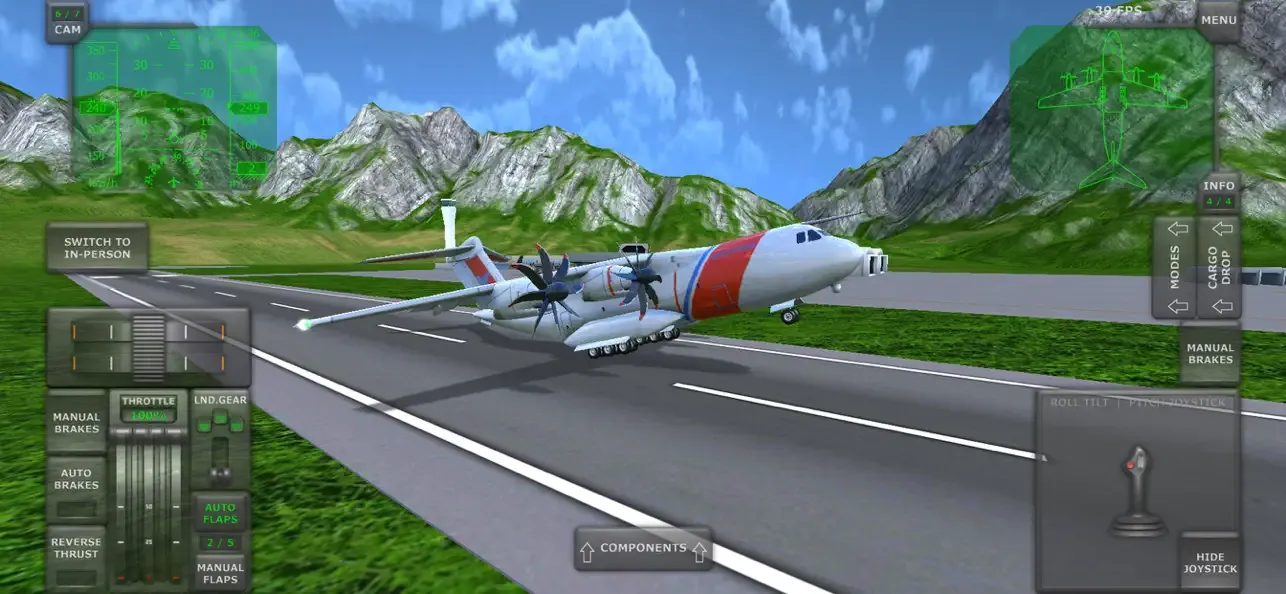Switch to in-person view
1286x594 pixels.
[x=97, y=247]
